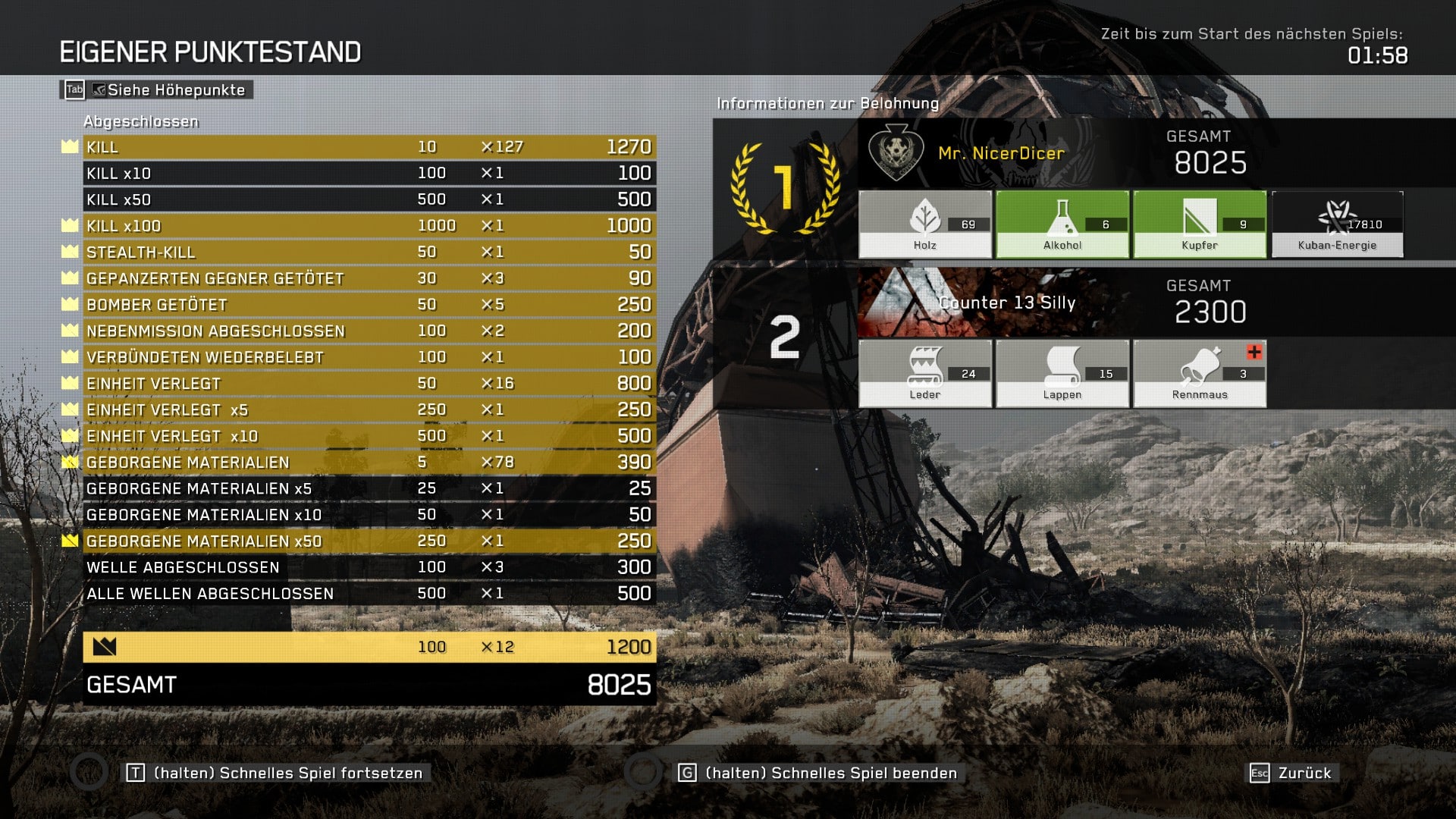Highlight the STEALTH-KILL score row
This screenshot has height=819, width=1456.
coord(369,252)
